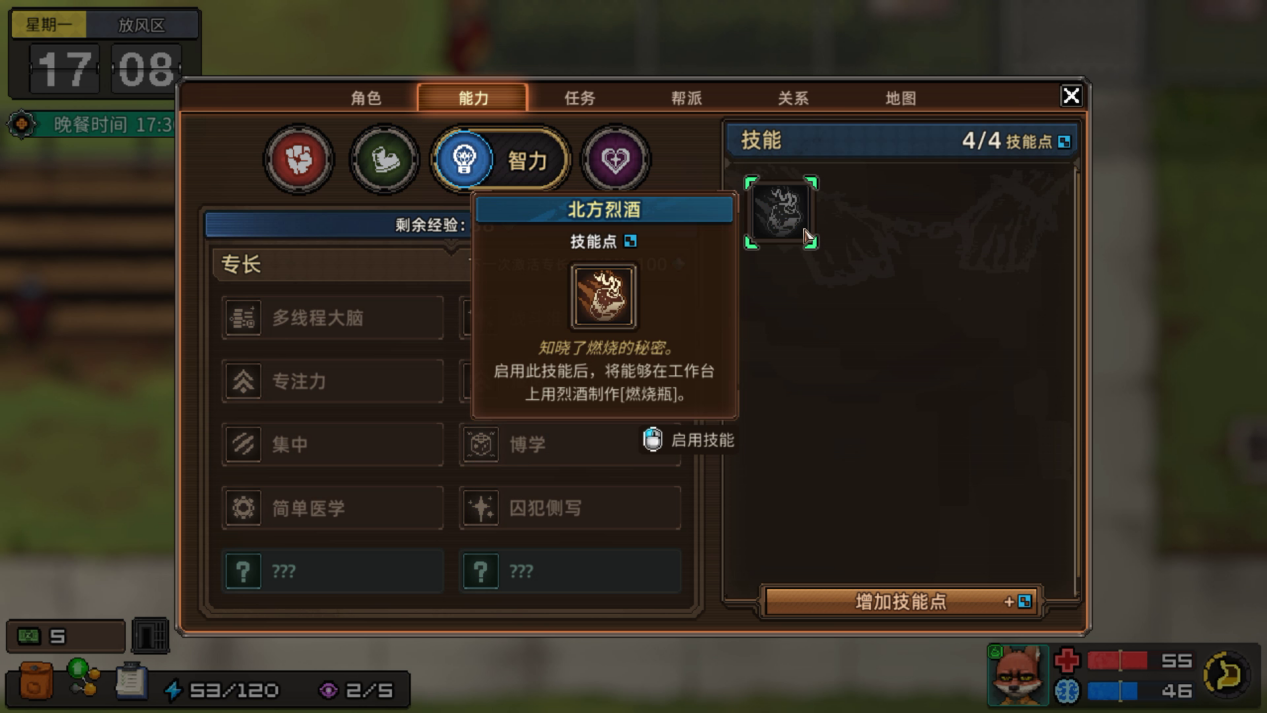
Task: Select the red fist strength attribute icon
Action: (x=298, y=159)
